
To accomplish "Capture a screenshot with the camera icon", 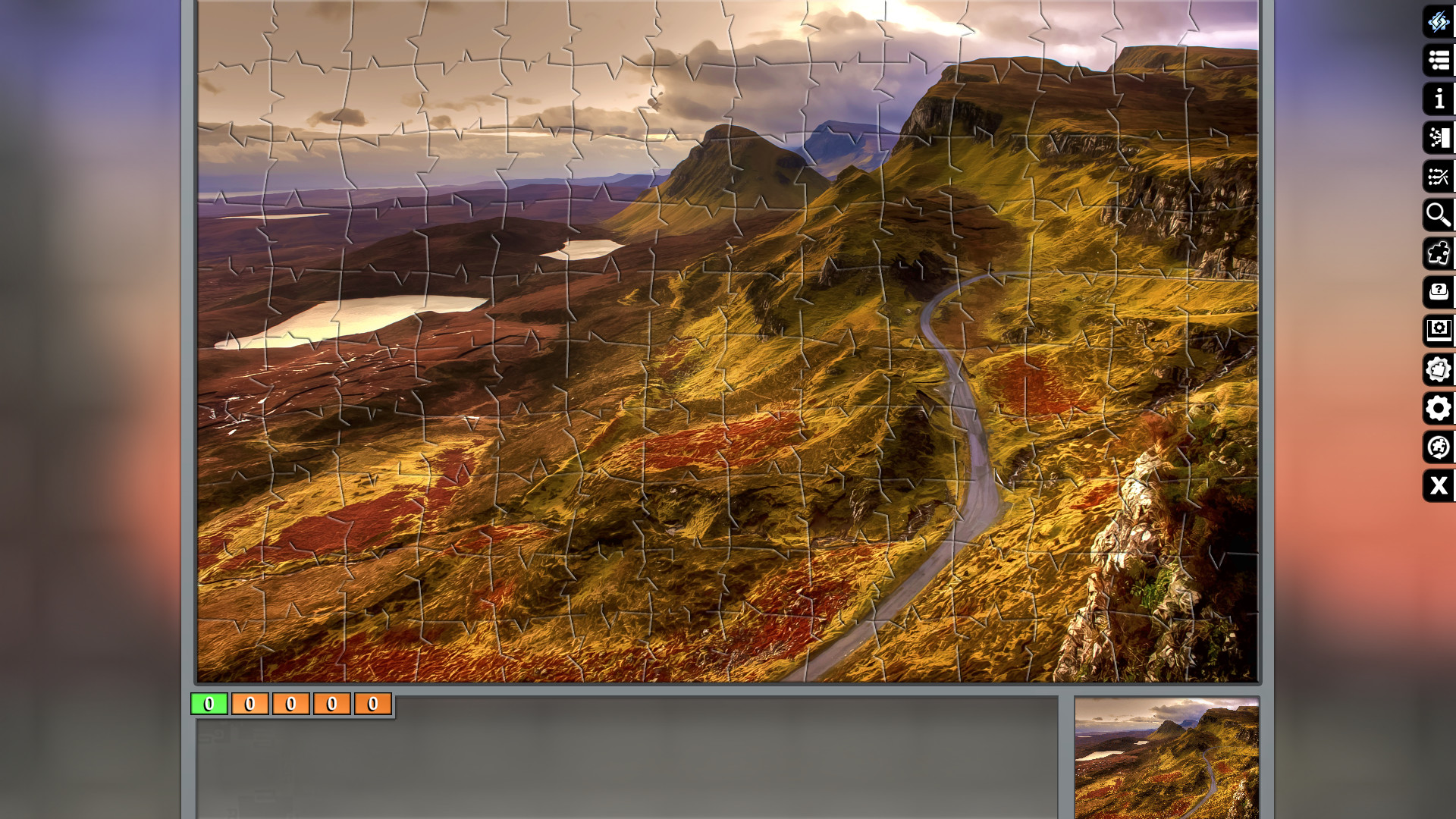I will (1439, 330).
